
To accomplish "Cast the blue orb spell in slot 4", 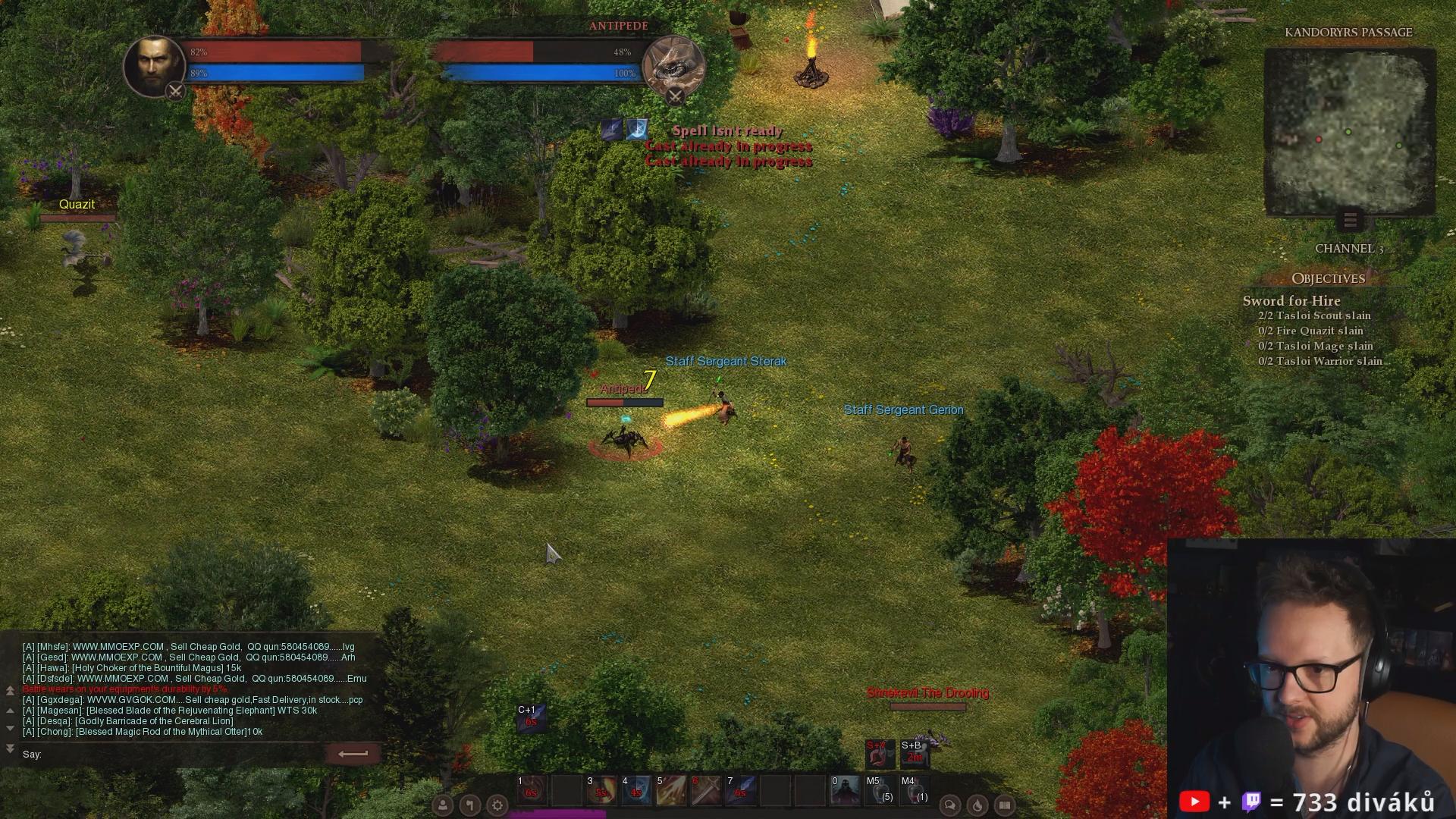I will click(x=636, y=790).
